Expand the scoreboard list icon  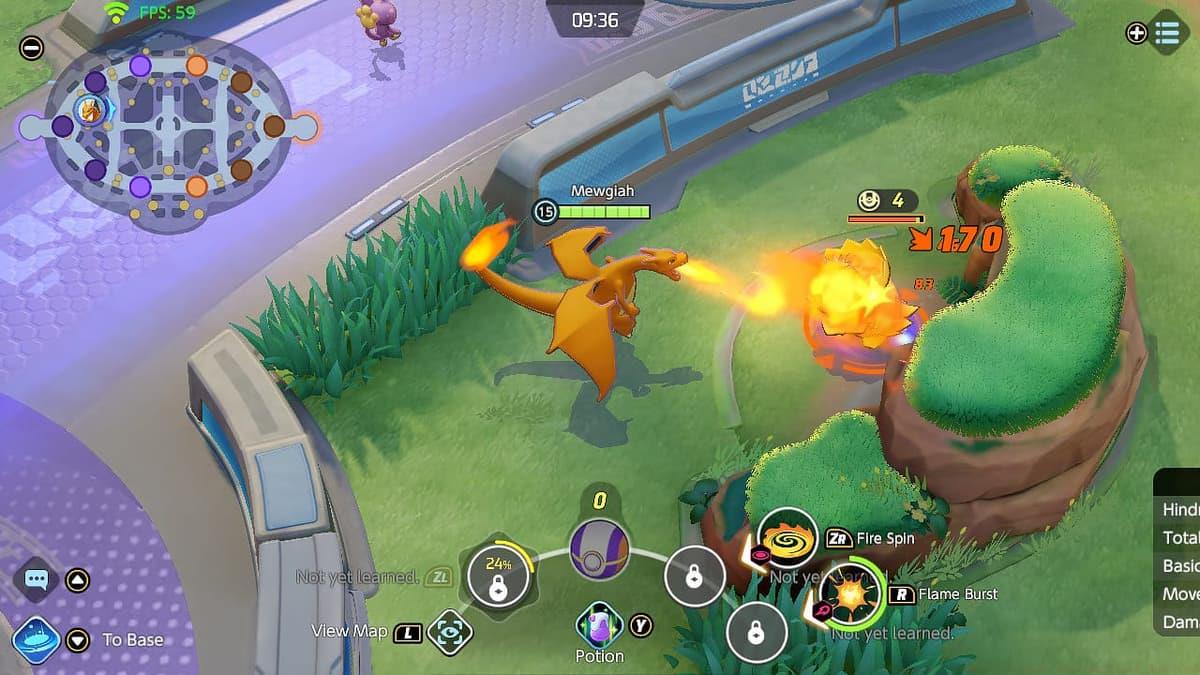tap(1166, 33)
